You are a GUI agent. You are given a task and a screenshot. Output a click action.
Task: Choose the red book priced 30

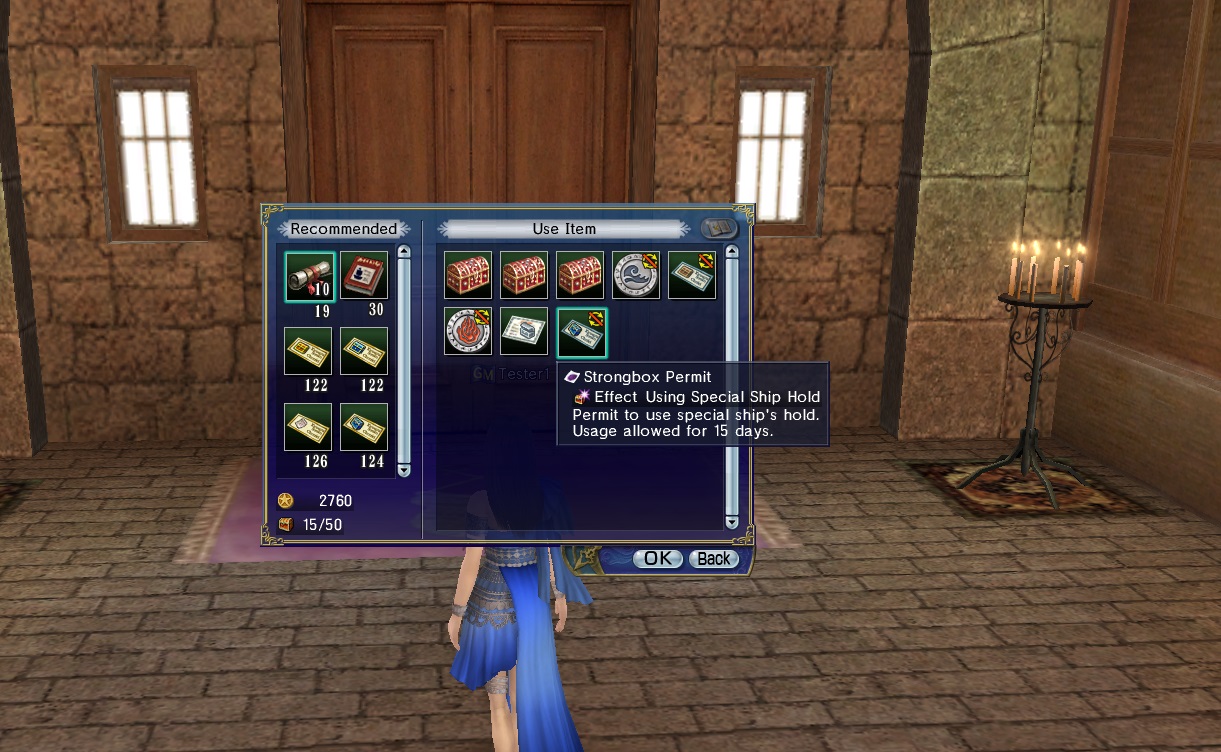364,276
